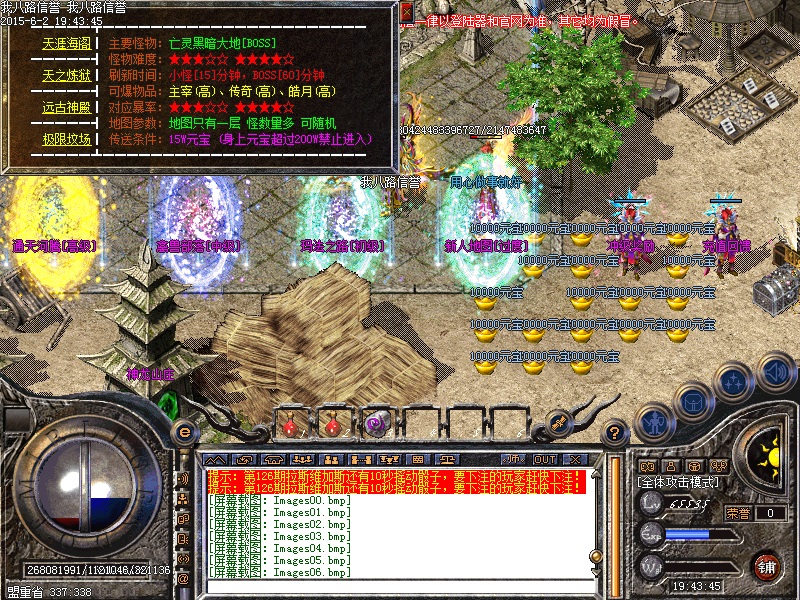This screenshot has height=600, width=800.
Task: Close the chat window with X
Action: 575,459
